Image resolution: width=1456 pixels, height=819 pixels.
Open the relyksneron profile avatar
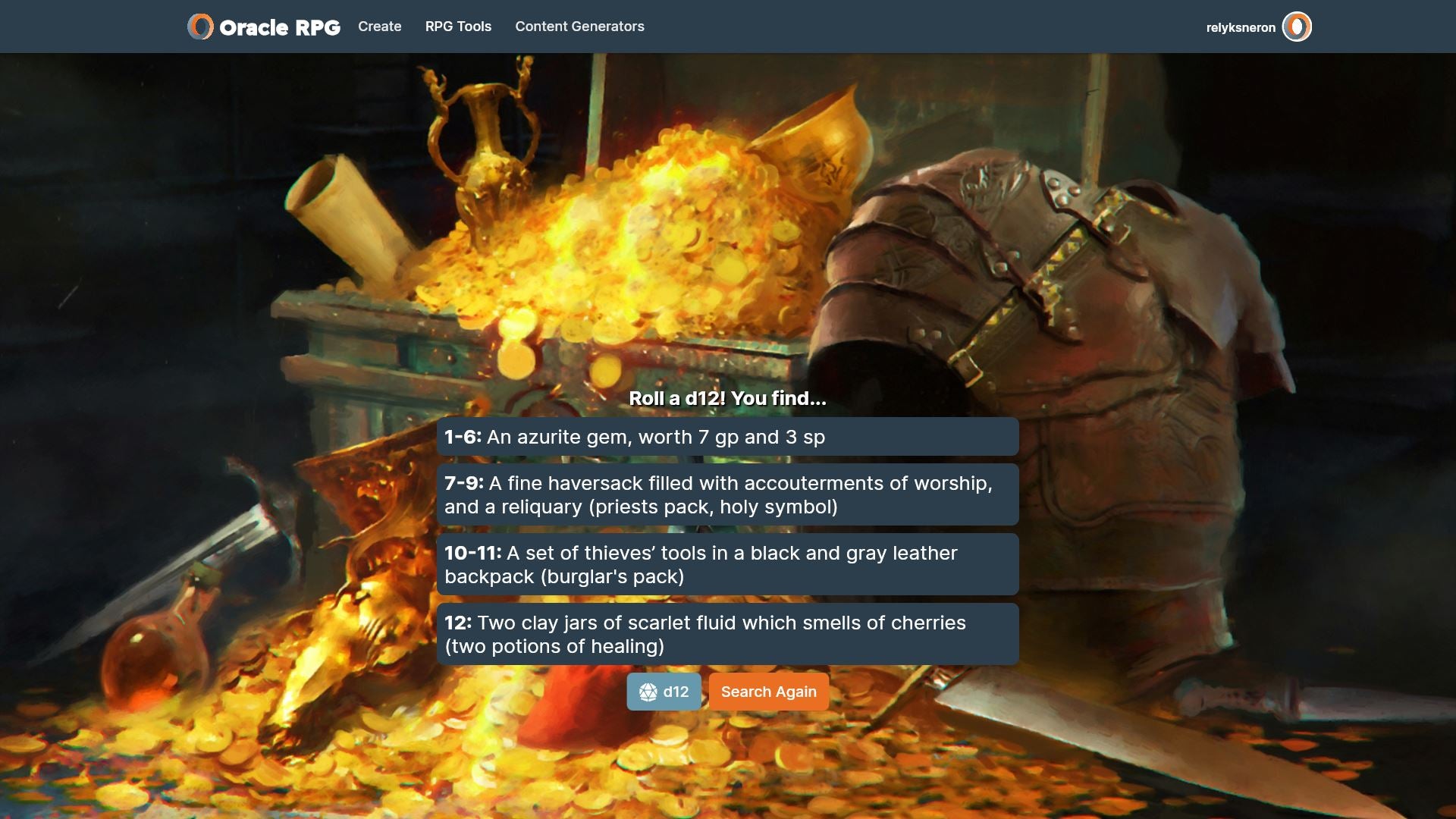click(x=1297, y=27)
